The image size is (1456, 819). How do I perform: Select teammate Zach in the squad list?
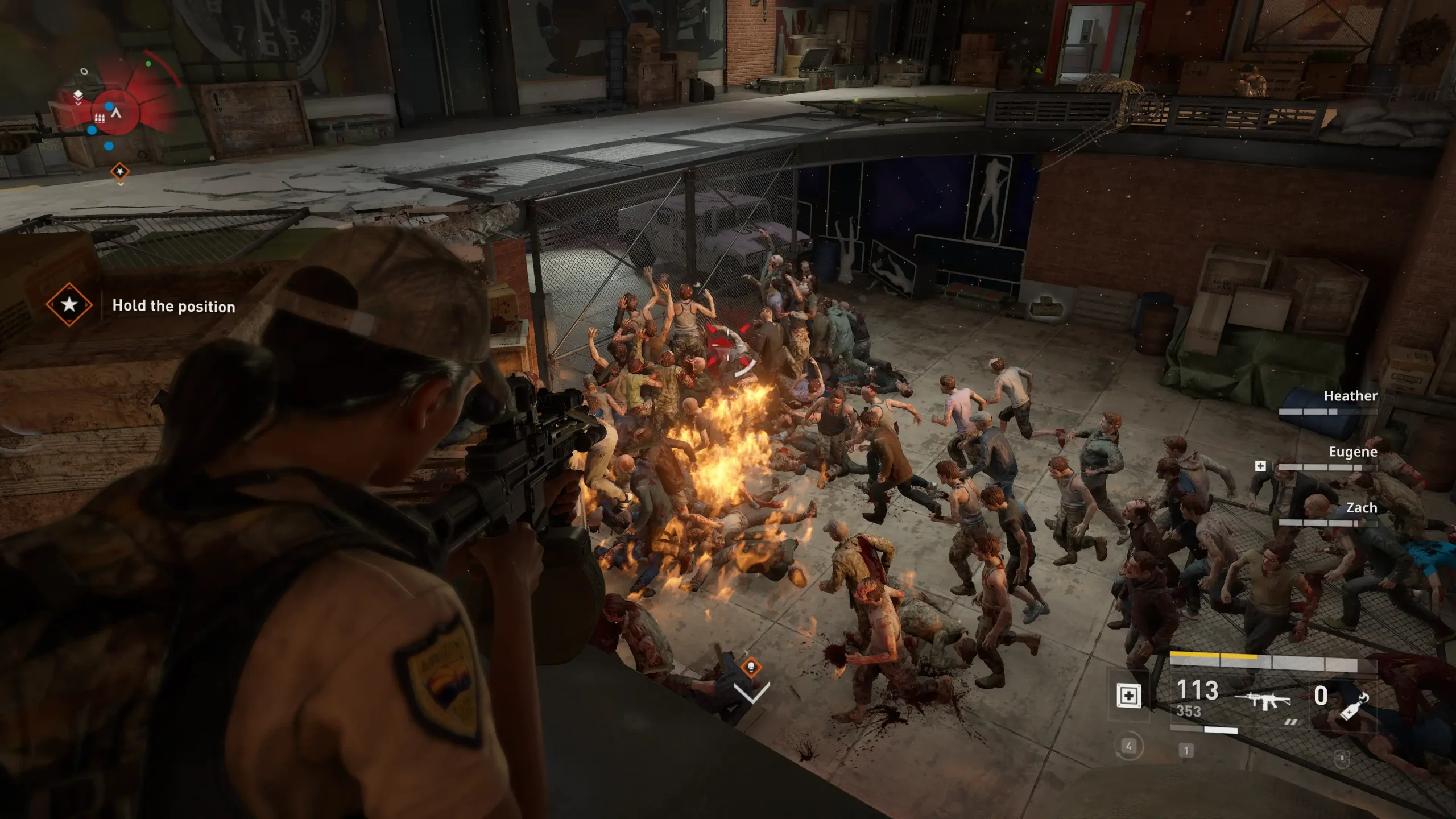pos(1360,508)
